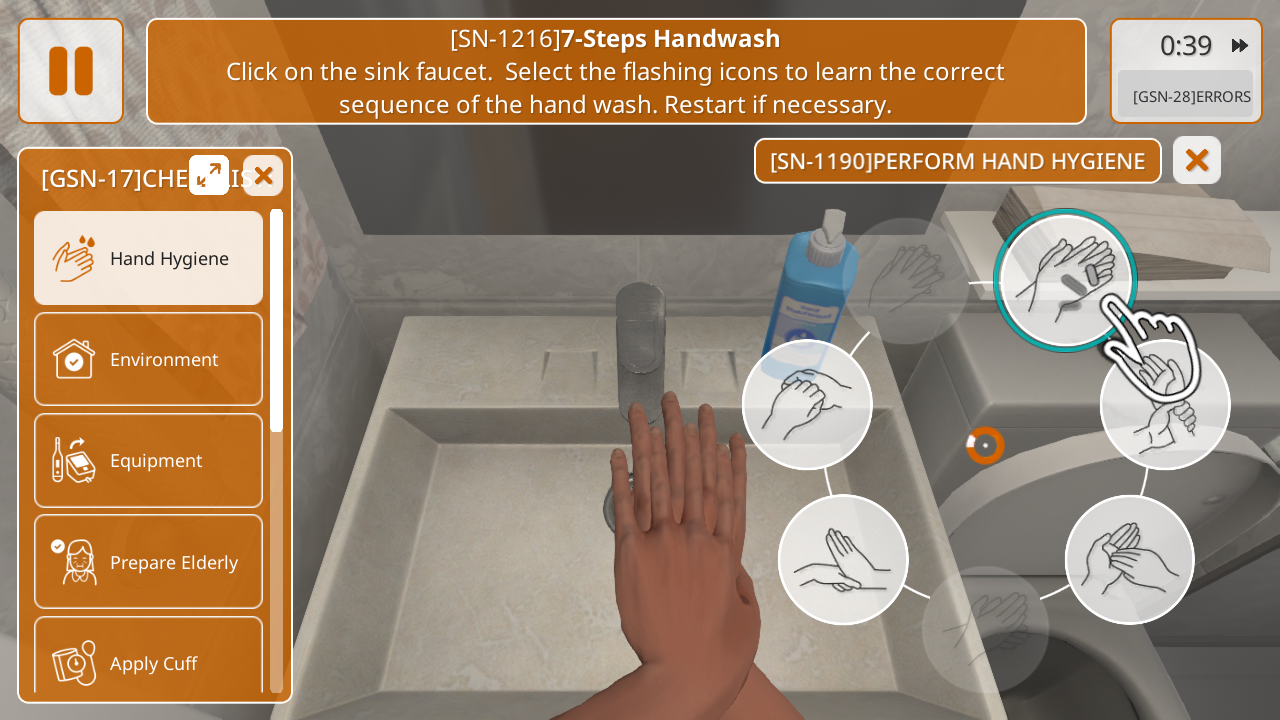Image resolution: width=1280 pixels, height=720 pixels.
Task: Pick the fingertips-on-palm handwash step icon
Action: point(1129,560)
